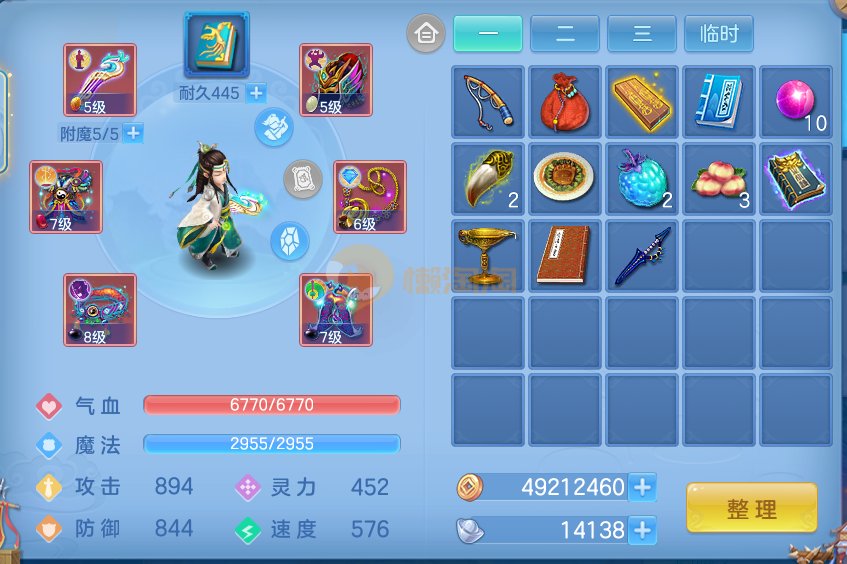
Task: Add enchant with the 附魔 plus button
Action: tap(133, 132)
